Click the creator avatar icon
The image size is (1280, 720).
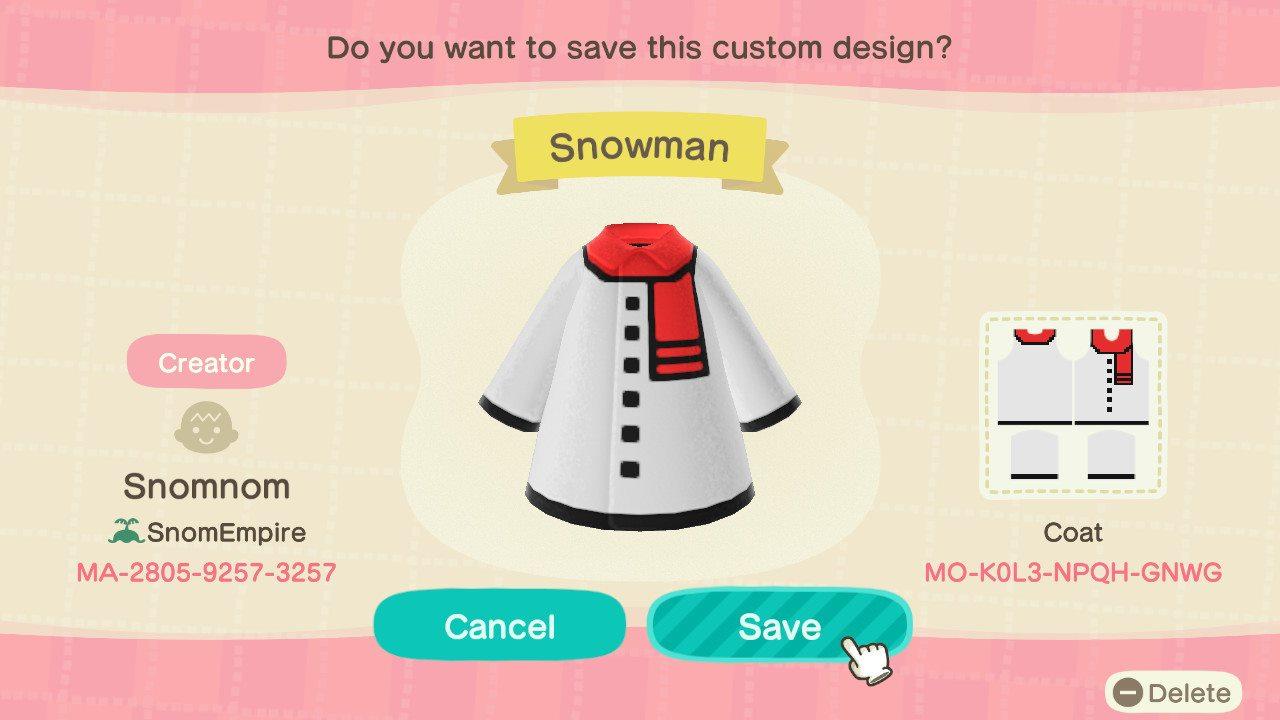tap(206, 427)
